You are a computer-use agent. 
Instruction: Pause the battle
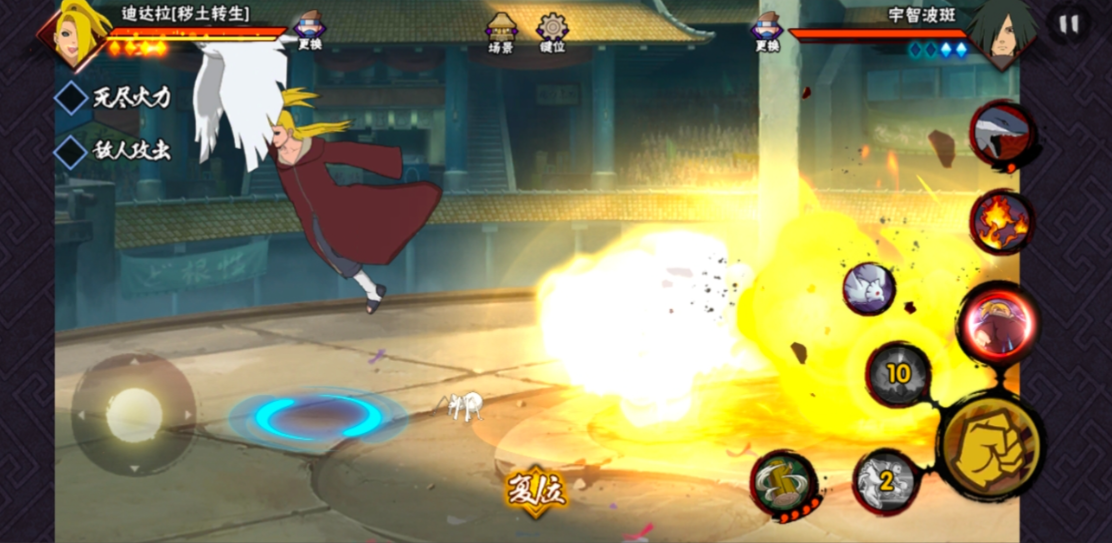(1069, 24)
